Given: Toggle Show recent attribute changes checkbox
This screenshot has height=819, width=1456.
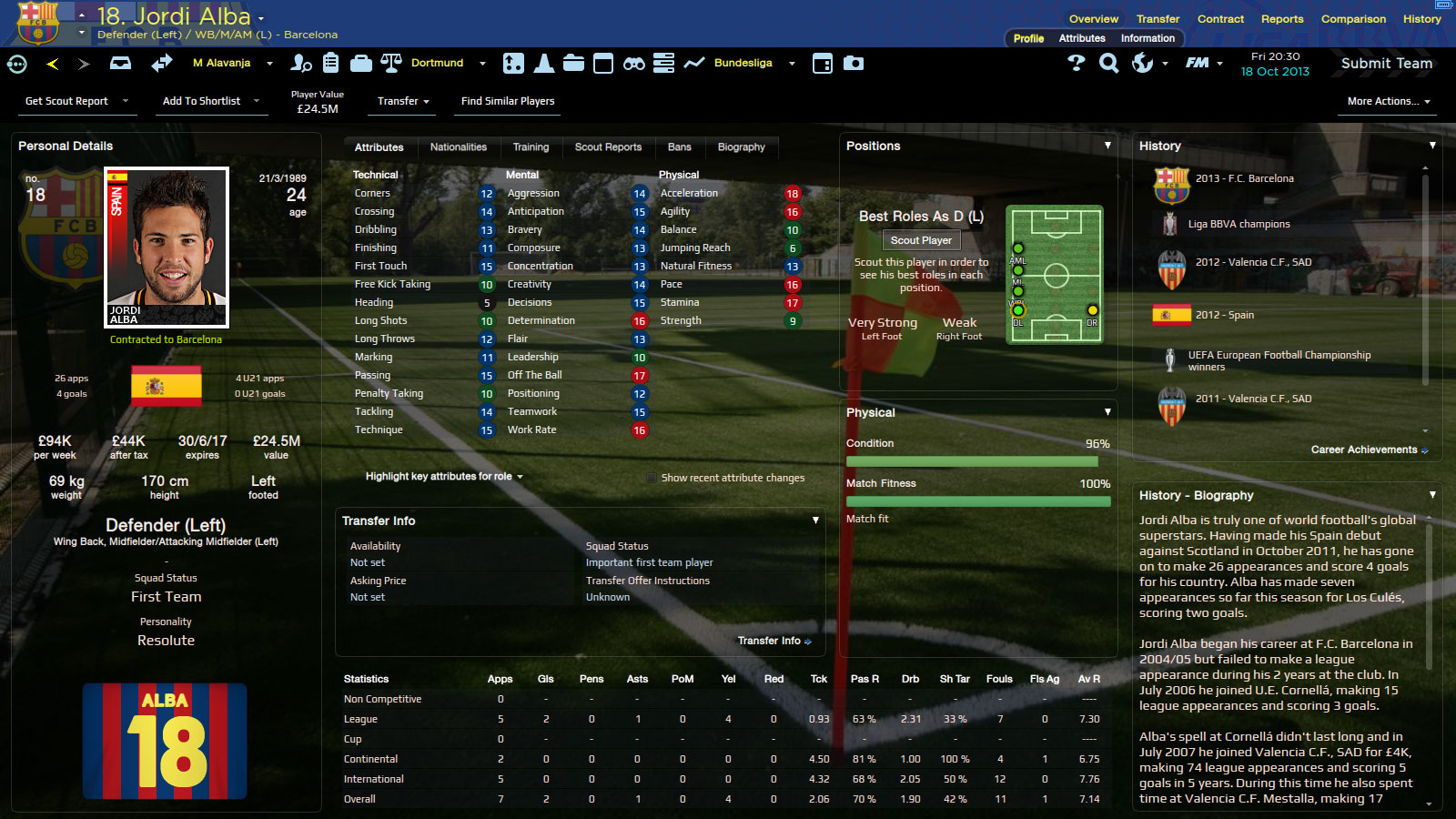Looking at the screenshot, I should pos(652,478).
